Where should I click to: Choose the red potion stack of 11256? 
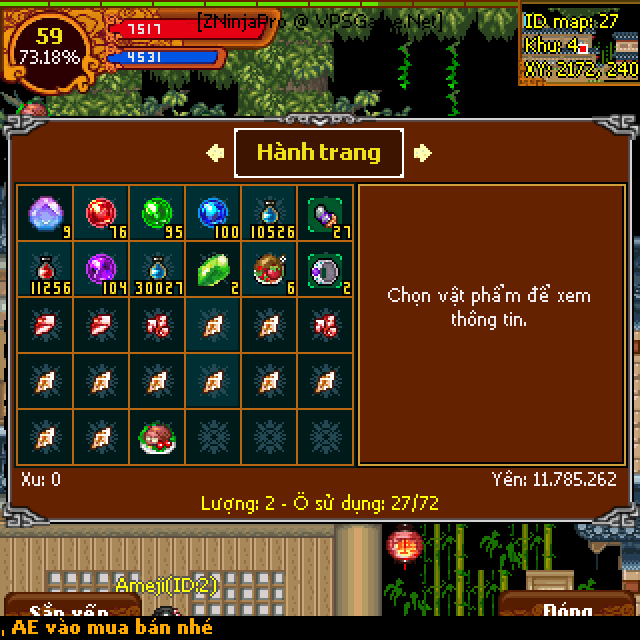coord(45,270)
